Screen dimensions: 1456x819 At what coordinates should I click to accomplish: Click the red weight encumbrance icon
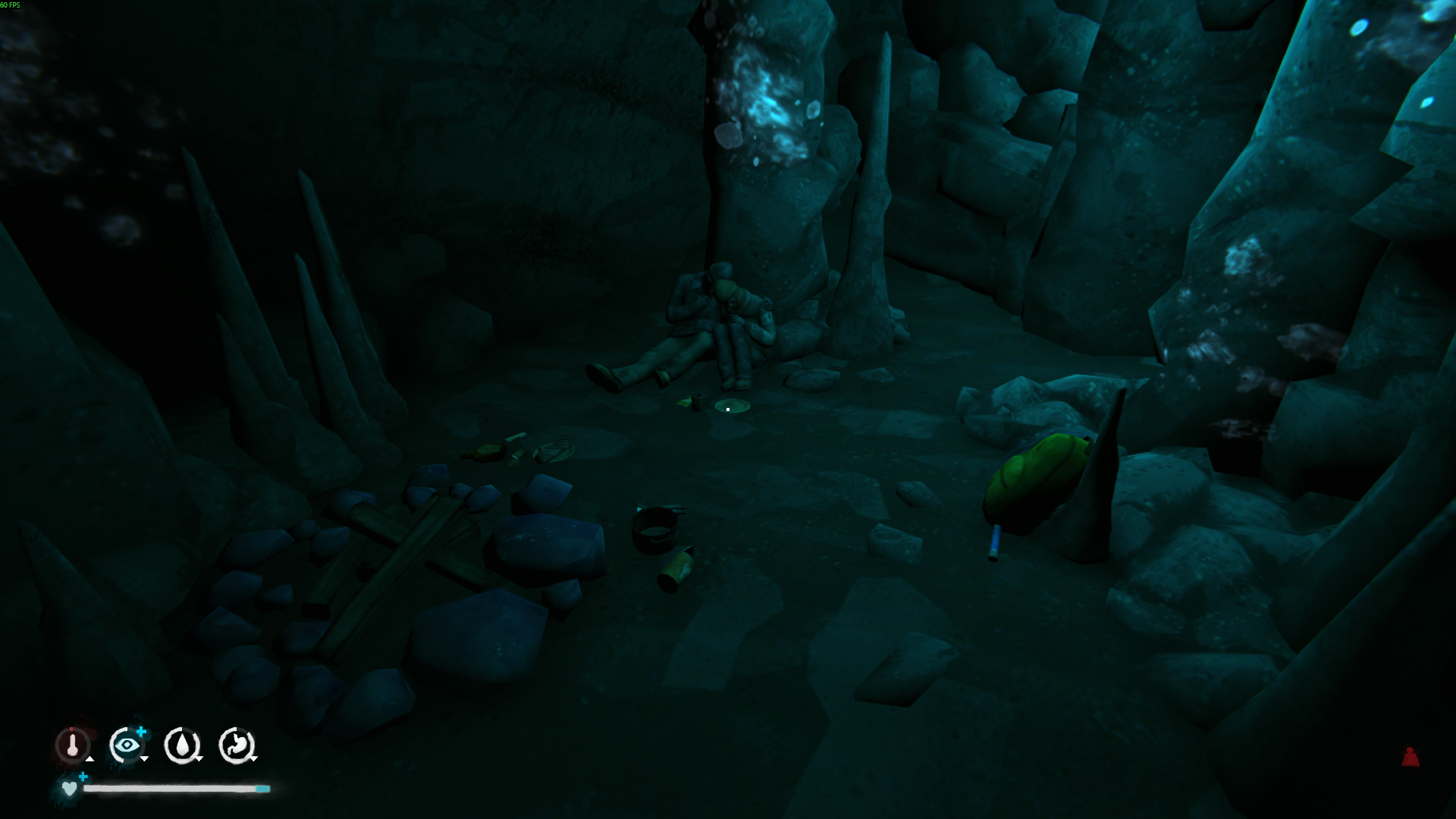1410,757
